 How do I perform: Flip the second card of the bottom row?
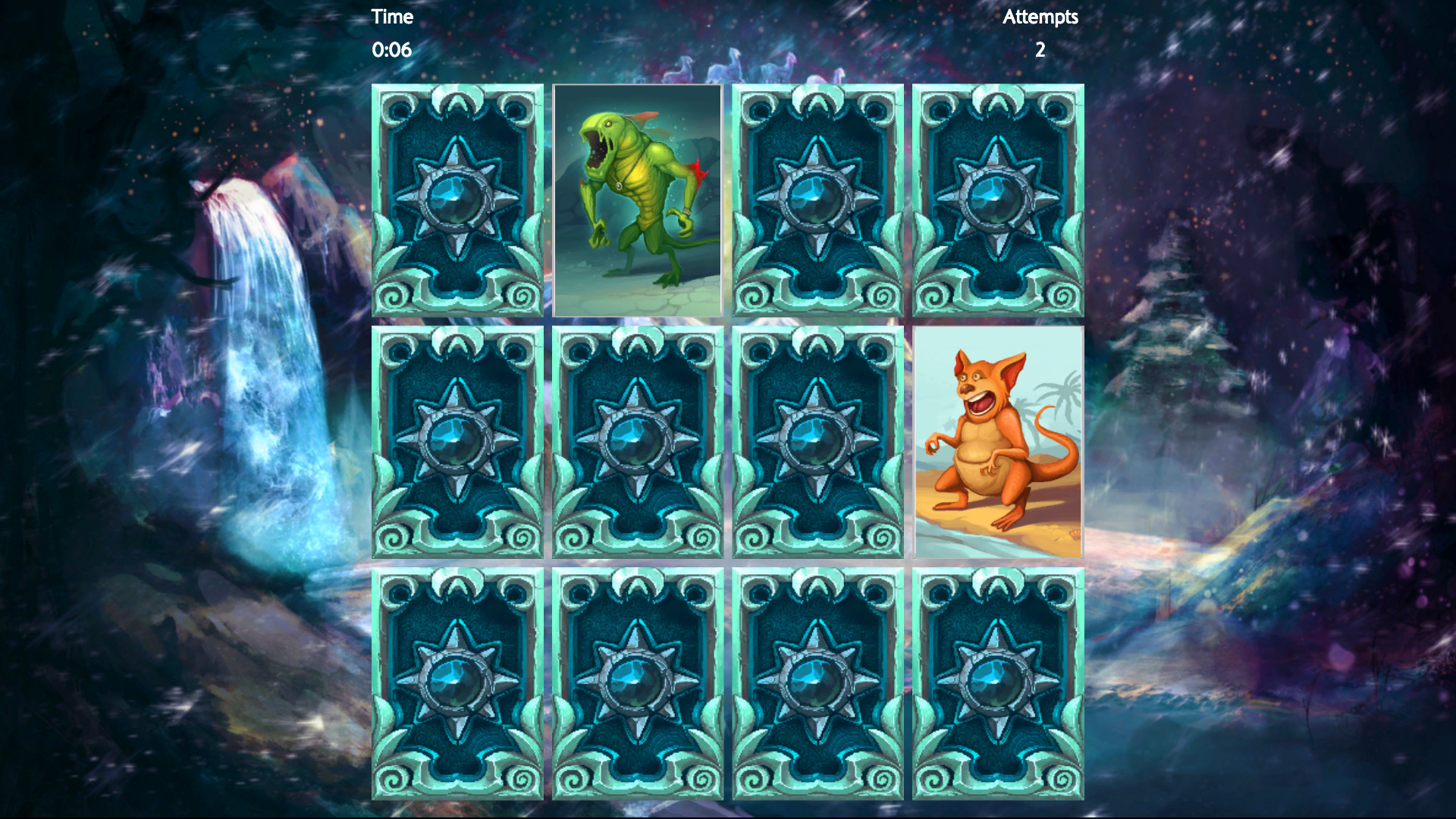[637, 686]
